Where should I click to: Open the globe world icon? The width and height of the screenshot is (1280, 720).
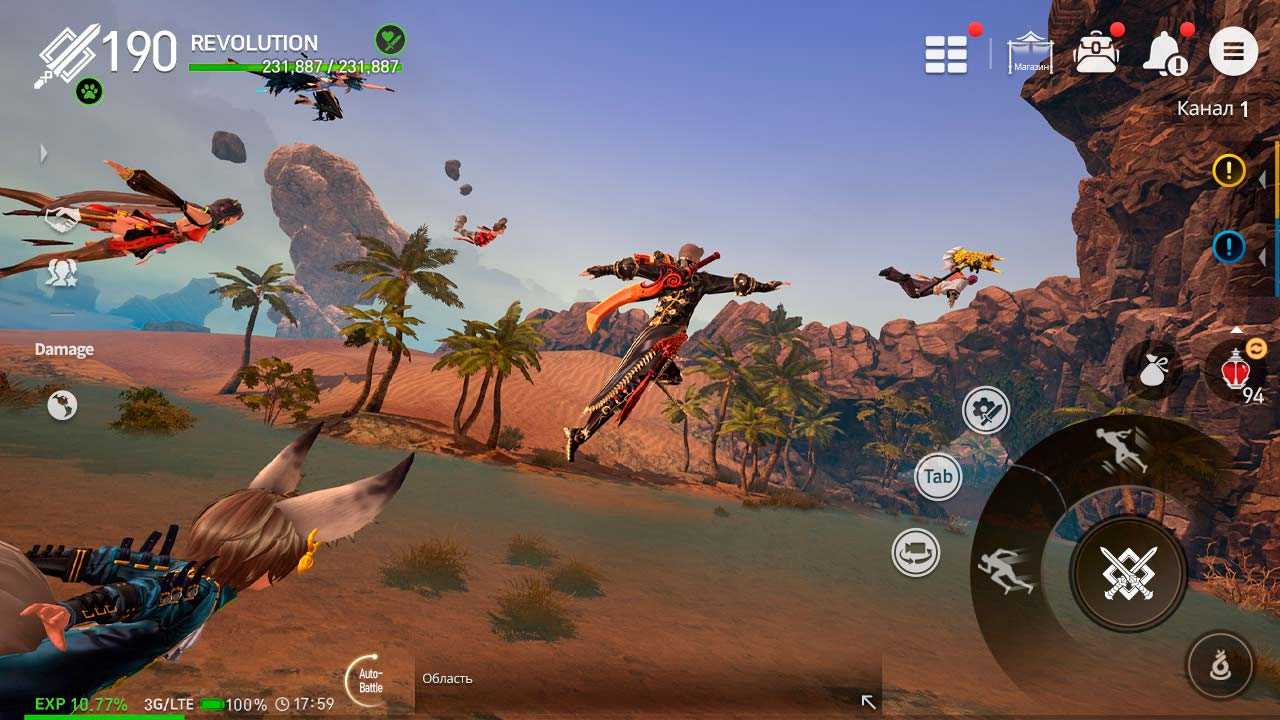(62, 405)
